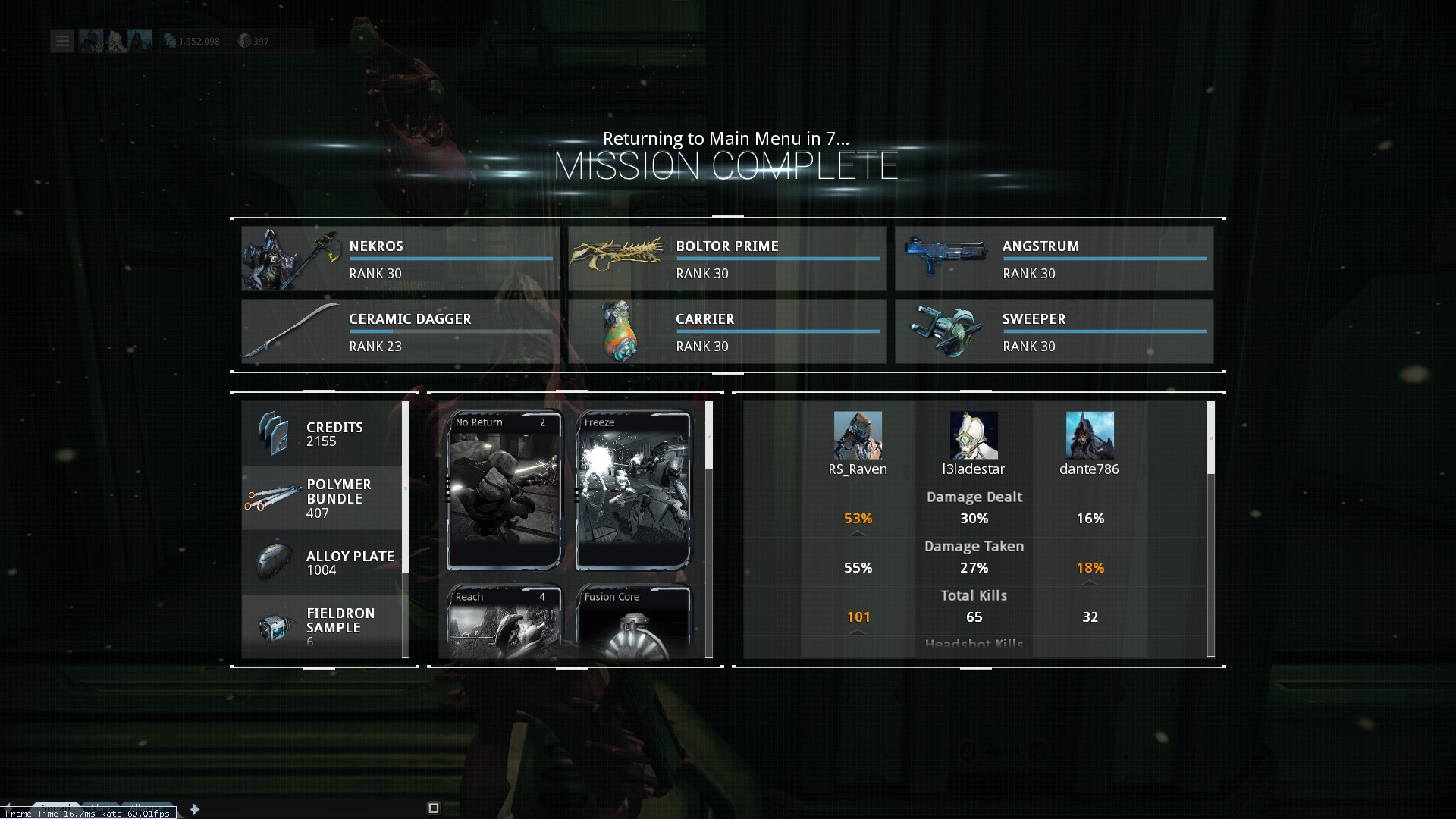Click the Ceramic Dagger rank 23 panel

coord(400,331)
